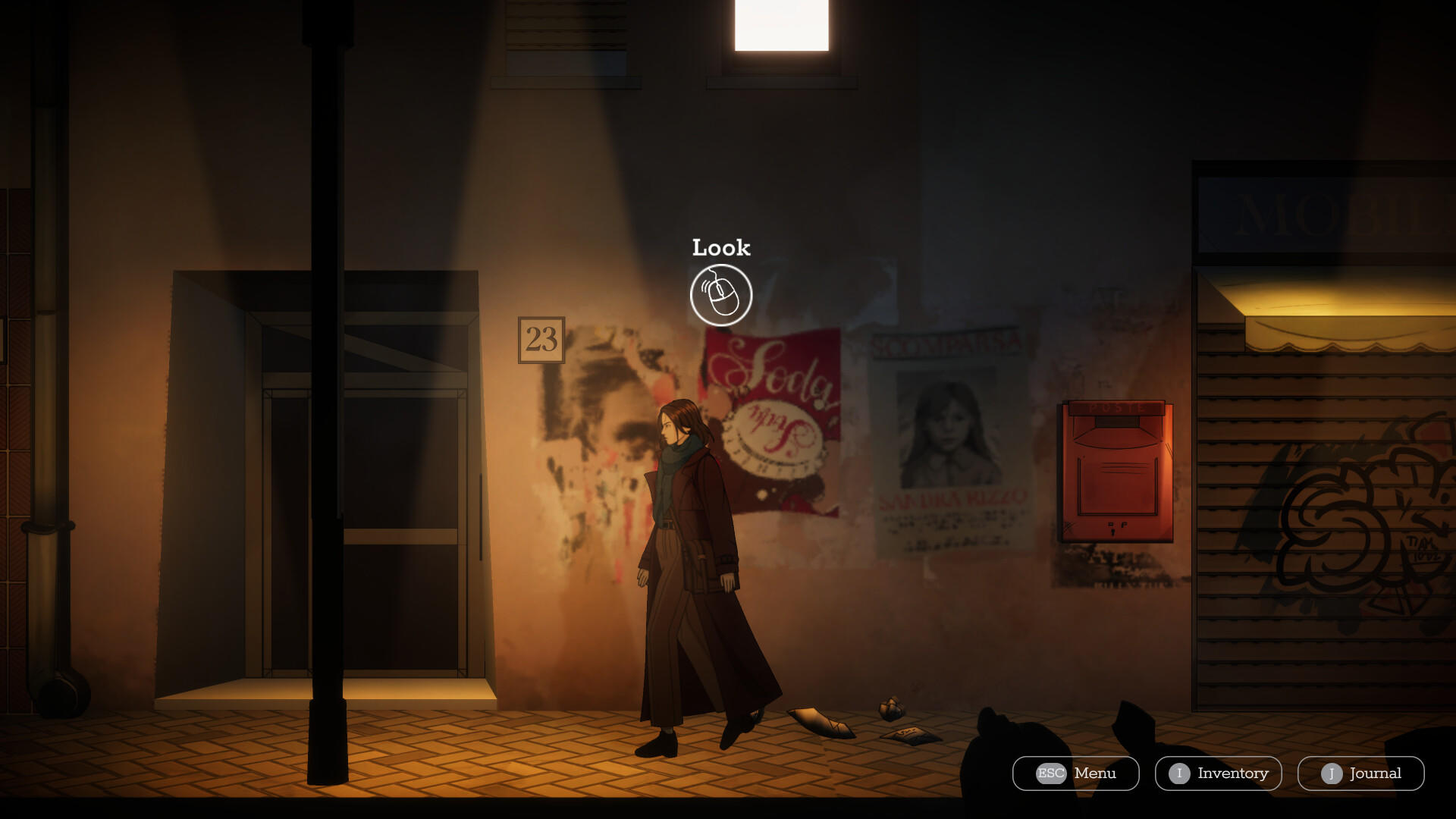Select the Sandra Rizzo missing poster
Screen dimensions: 1456x819
point(950,440)
